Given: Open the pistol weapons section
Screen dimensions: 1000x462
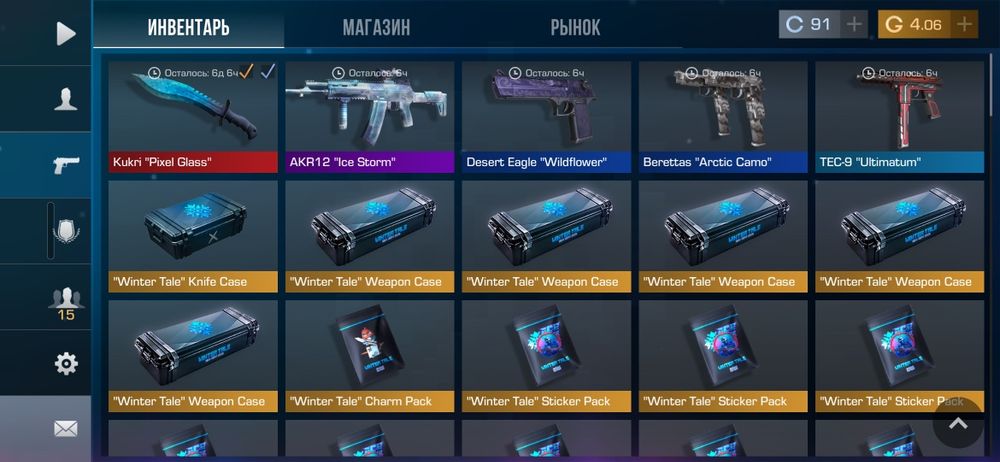Looking at the screenshot, I should click(65, 165).
